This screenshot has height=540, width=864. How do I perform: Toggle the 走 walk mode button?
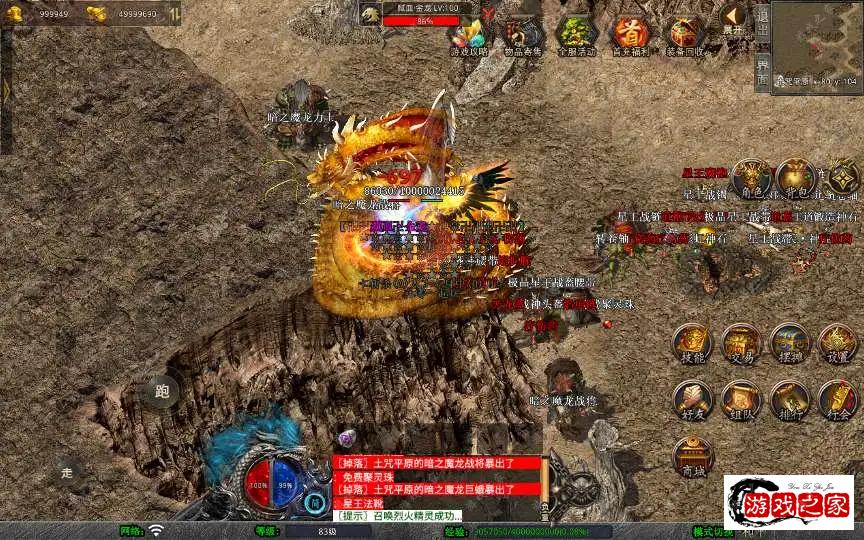point(68,472)
